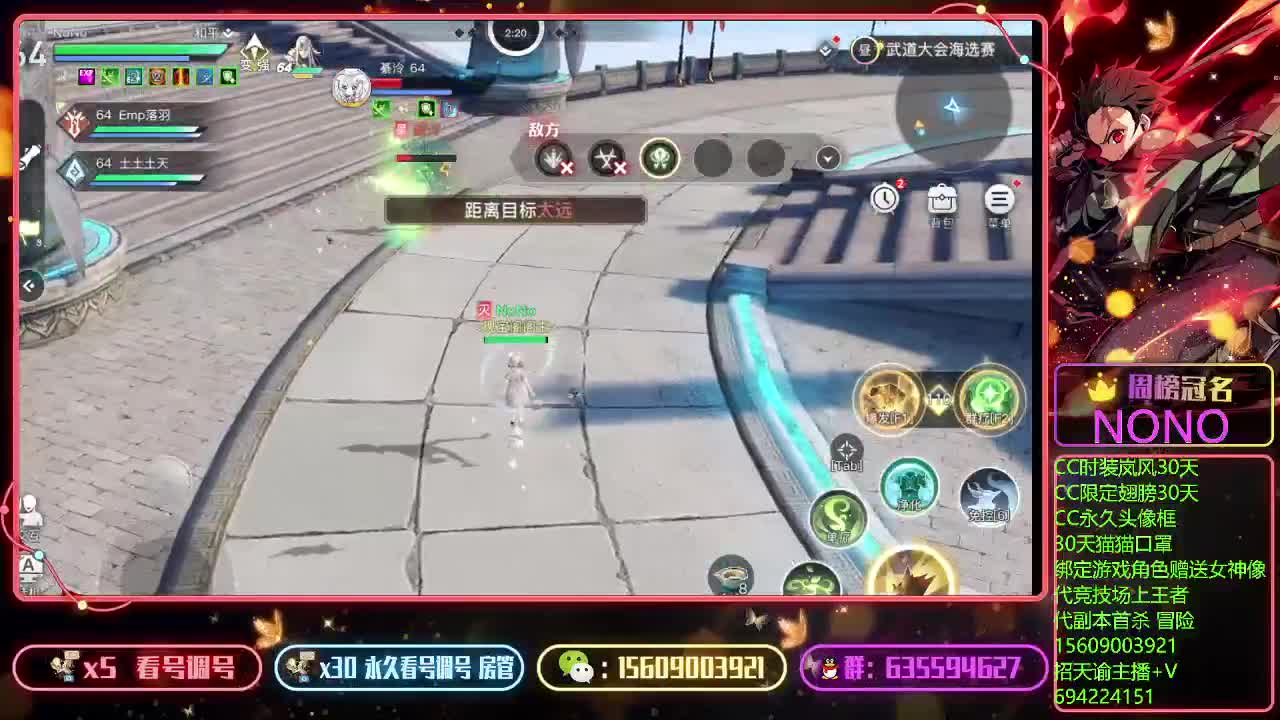Screen dimensions: 1280x720
Task: Open the alarm clock events icon with badge 2
Action: coord(886,198)
